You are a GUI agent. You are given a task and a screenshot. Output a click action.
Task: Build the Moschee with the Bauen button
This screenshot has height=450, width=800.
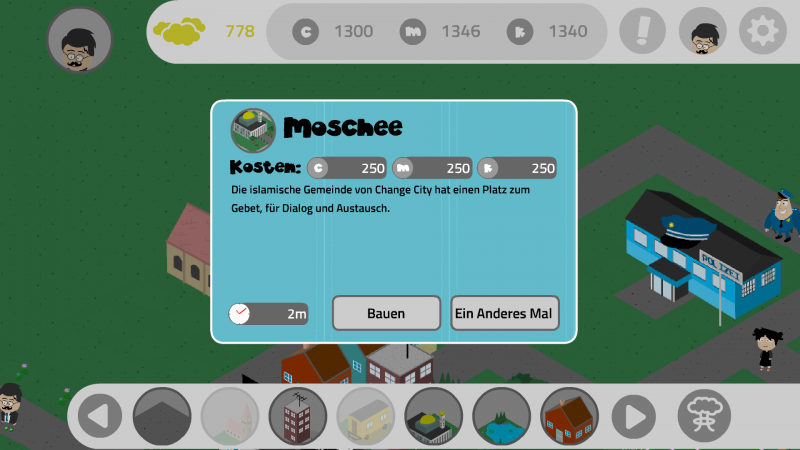[386, 313]
